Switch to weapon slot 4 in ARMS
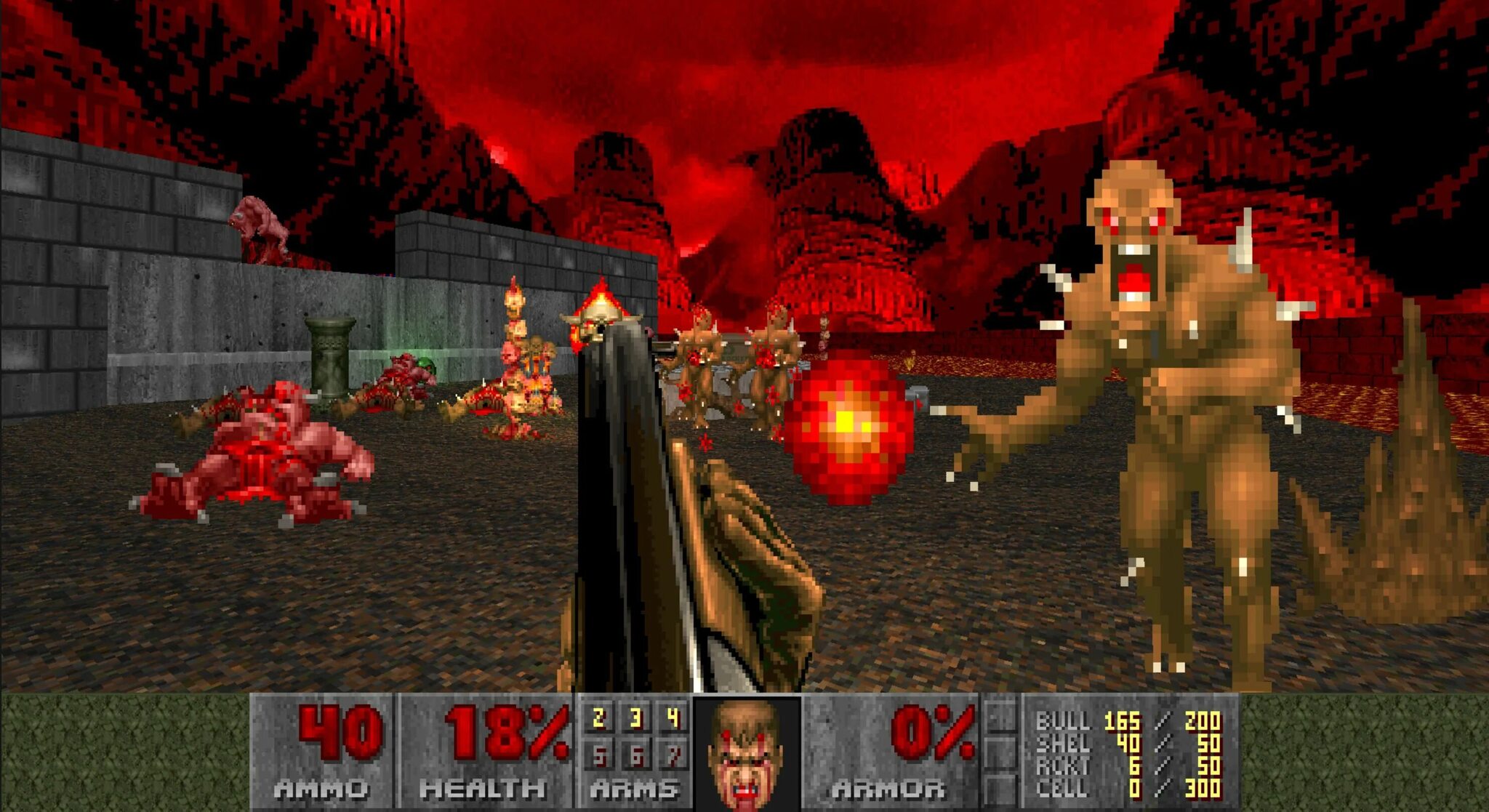The image size is (1489, 812). (673, 719)
